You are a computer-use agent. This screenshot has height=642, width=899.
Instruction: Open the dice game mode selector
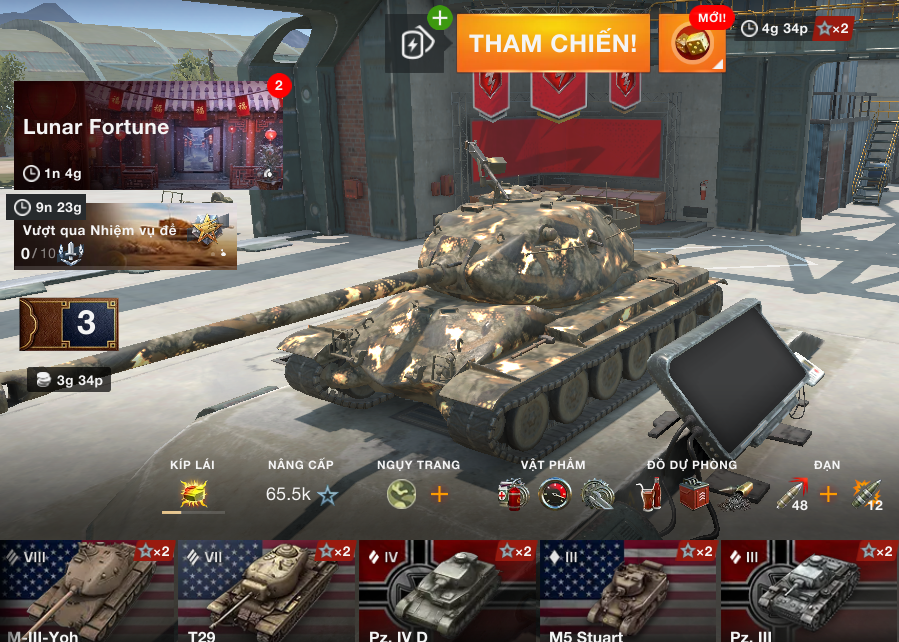tap(692, 43)
